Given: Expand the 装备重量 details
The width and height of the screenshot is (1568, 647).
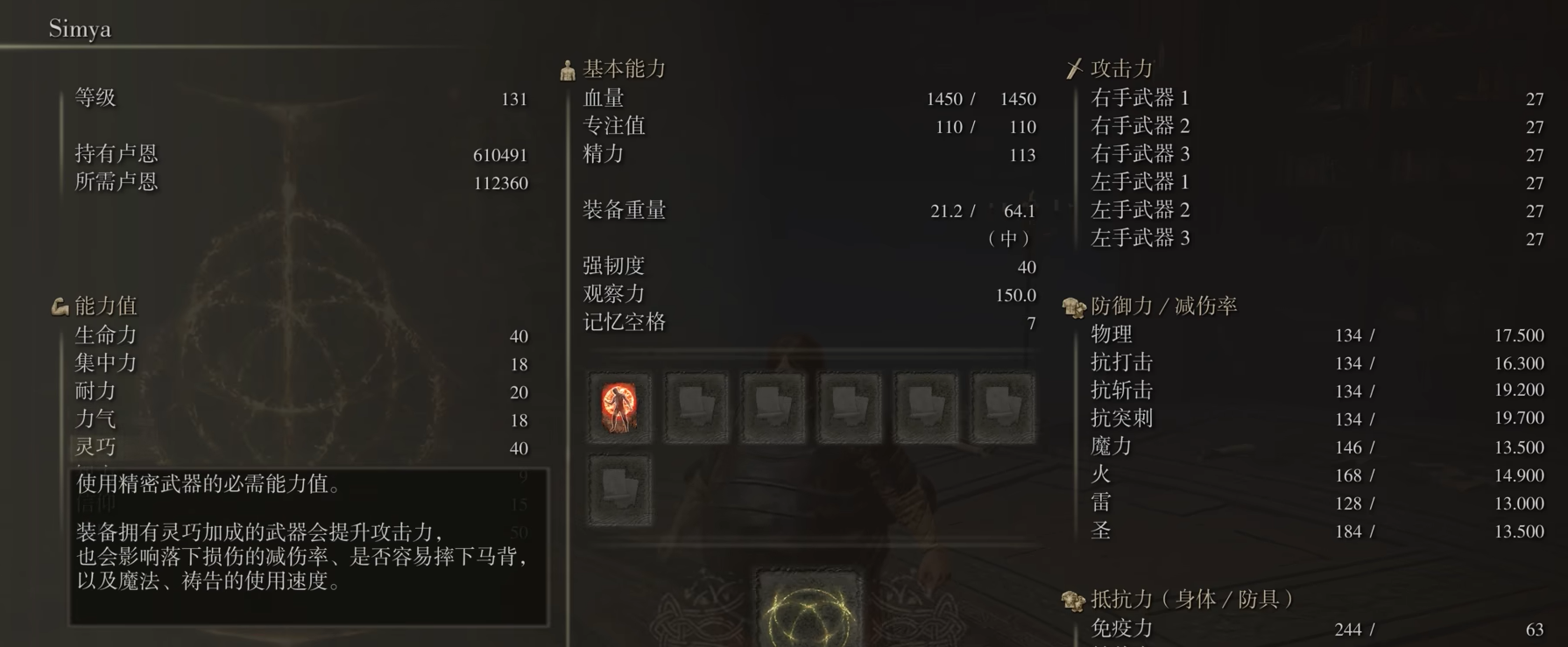Looking at the screenshot, I should (x=625, y=210).
